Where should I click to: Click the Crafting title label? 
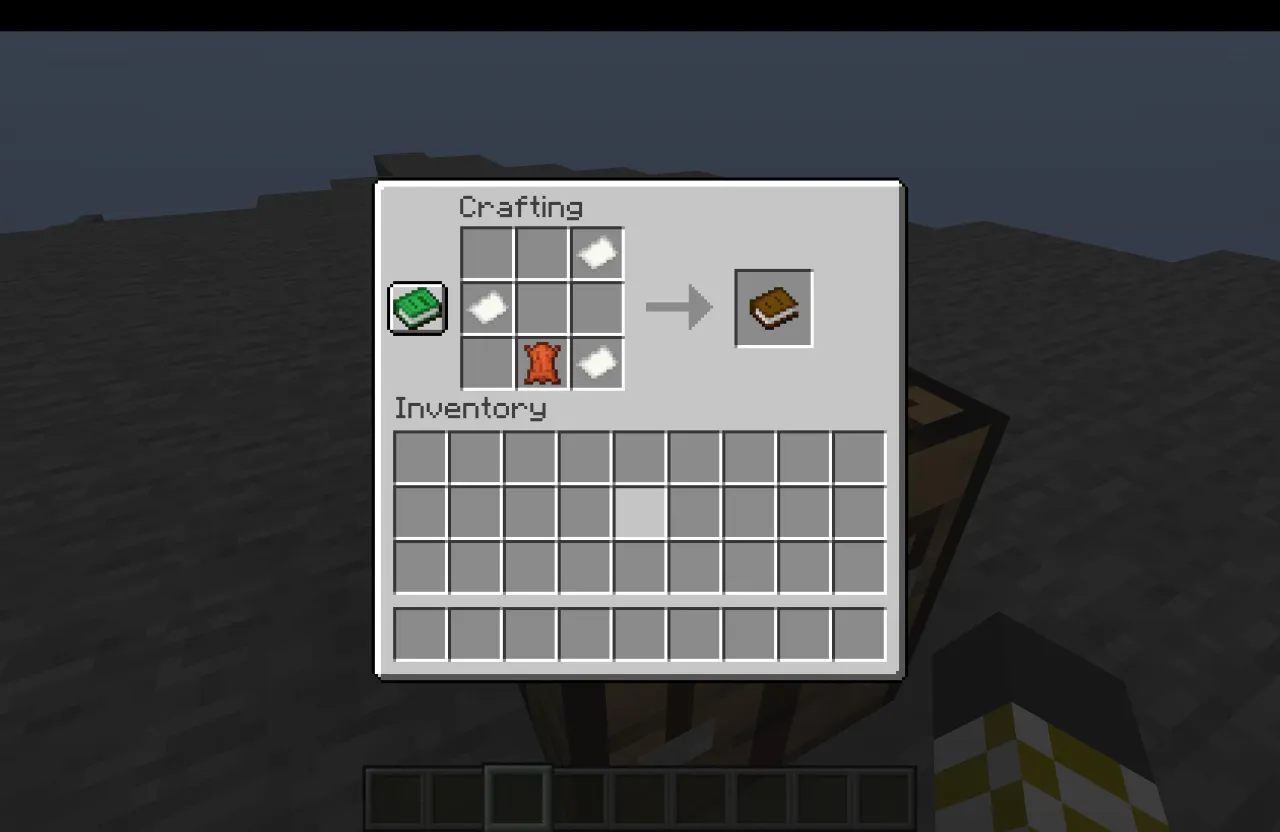click(x=520, y=207)
